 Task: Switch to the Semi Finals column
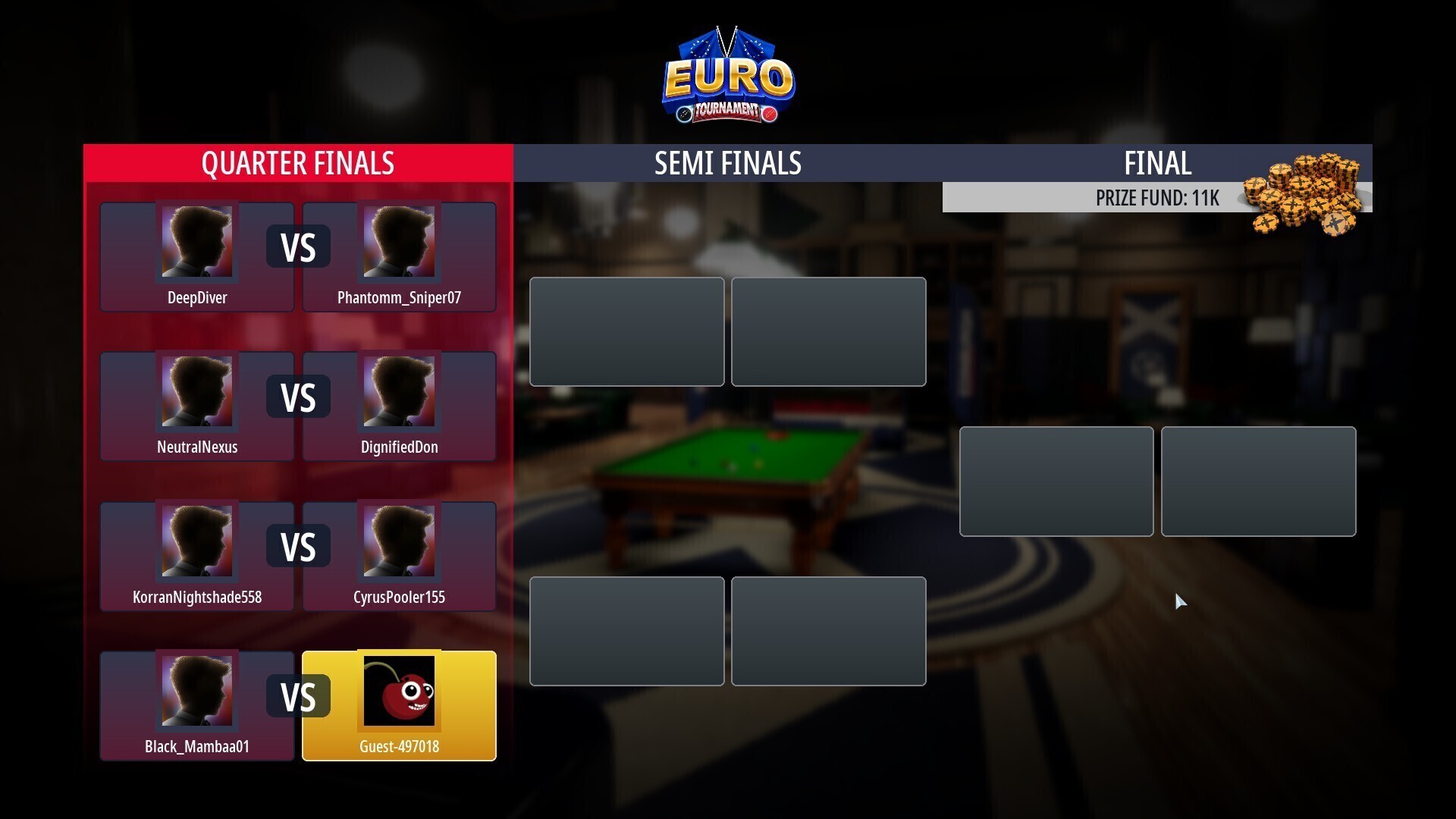(x=728, y=162)
